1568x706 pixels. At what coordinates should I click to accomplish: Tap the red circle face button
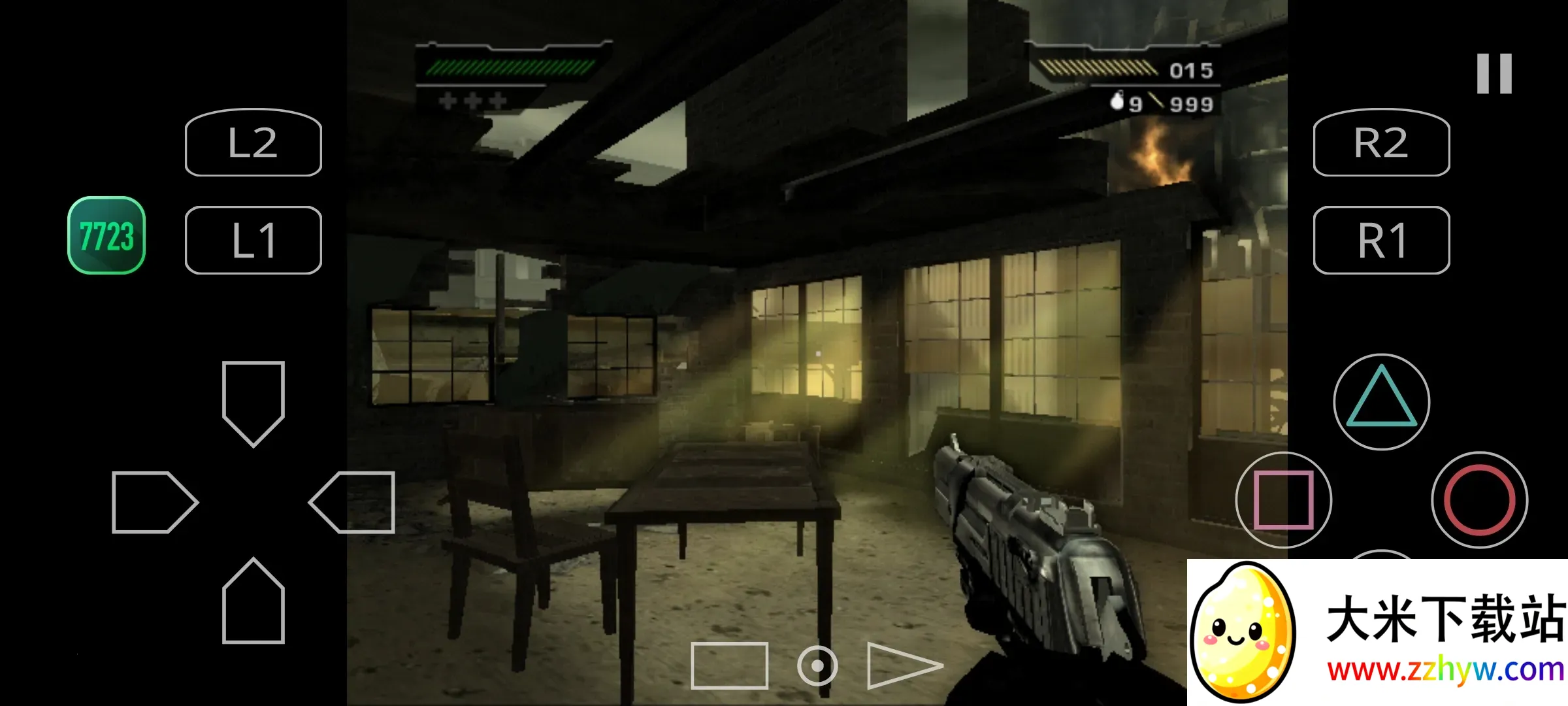[1479, 499]
